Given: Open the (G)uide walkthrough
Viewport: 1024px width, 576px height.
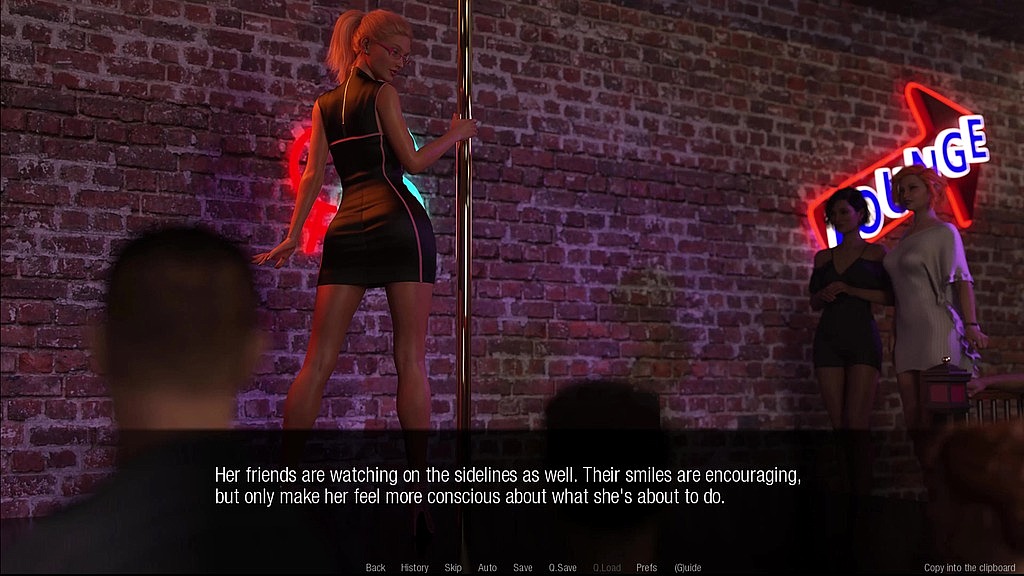Looking at the screenshot, I should [x=688, y=568].
